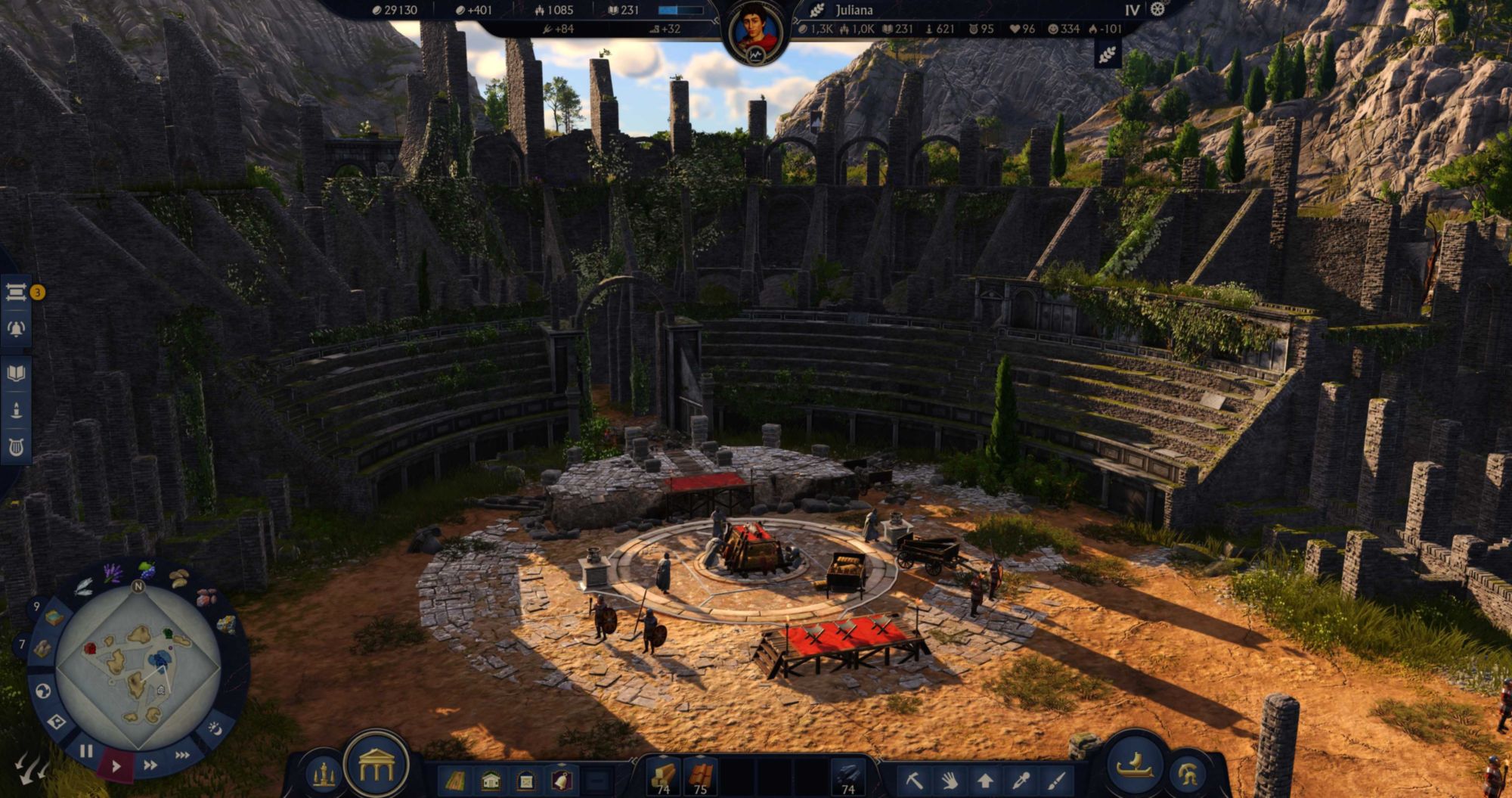Choose the hand move tool

949,779
